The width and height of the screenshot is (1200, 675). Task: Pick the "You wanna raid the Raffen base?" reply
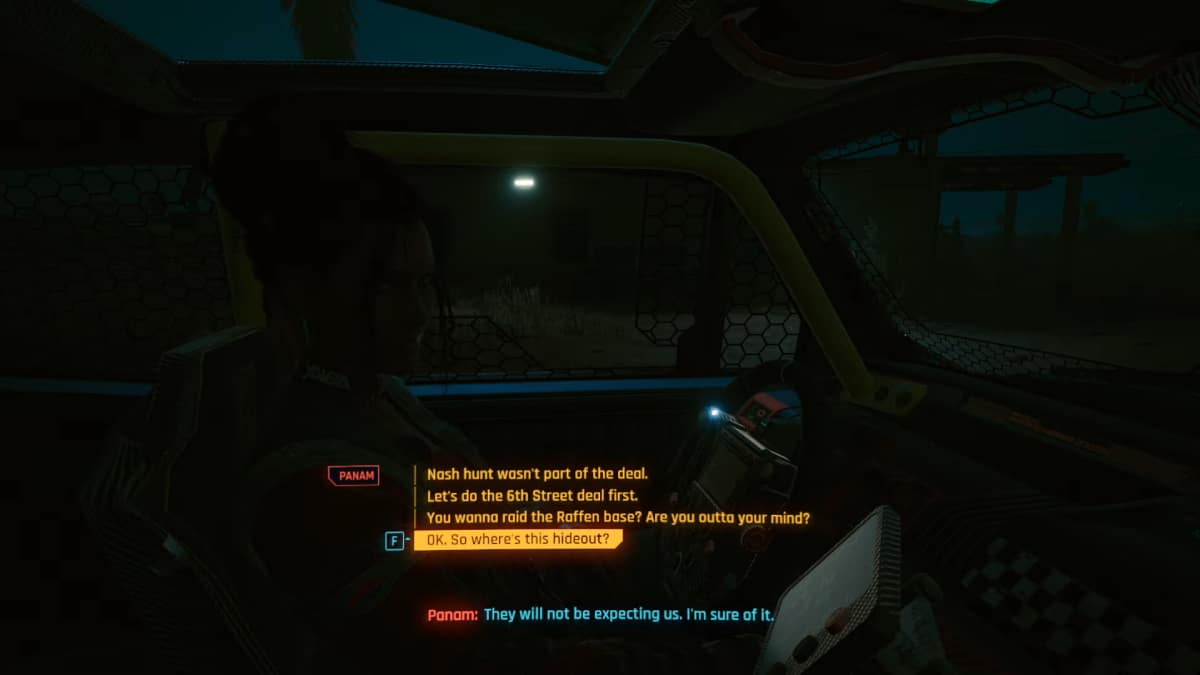617,518
